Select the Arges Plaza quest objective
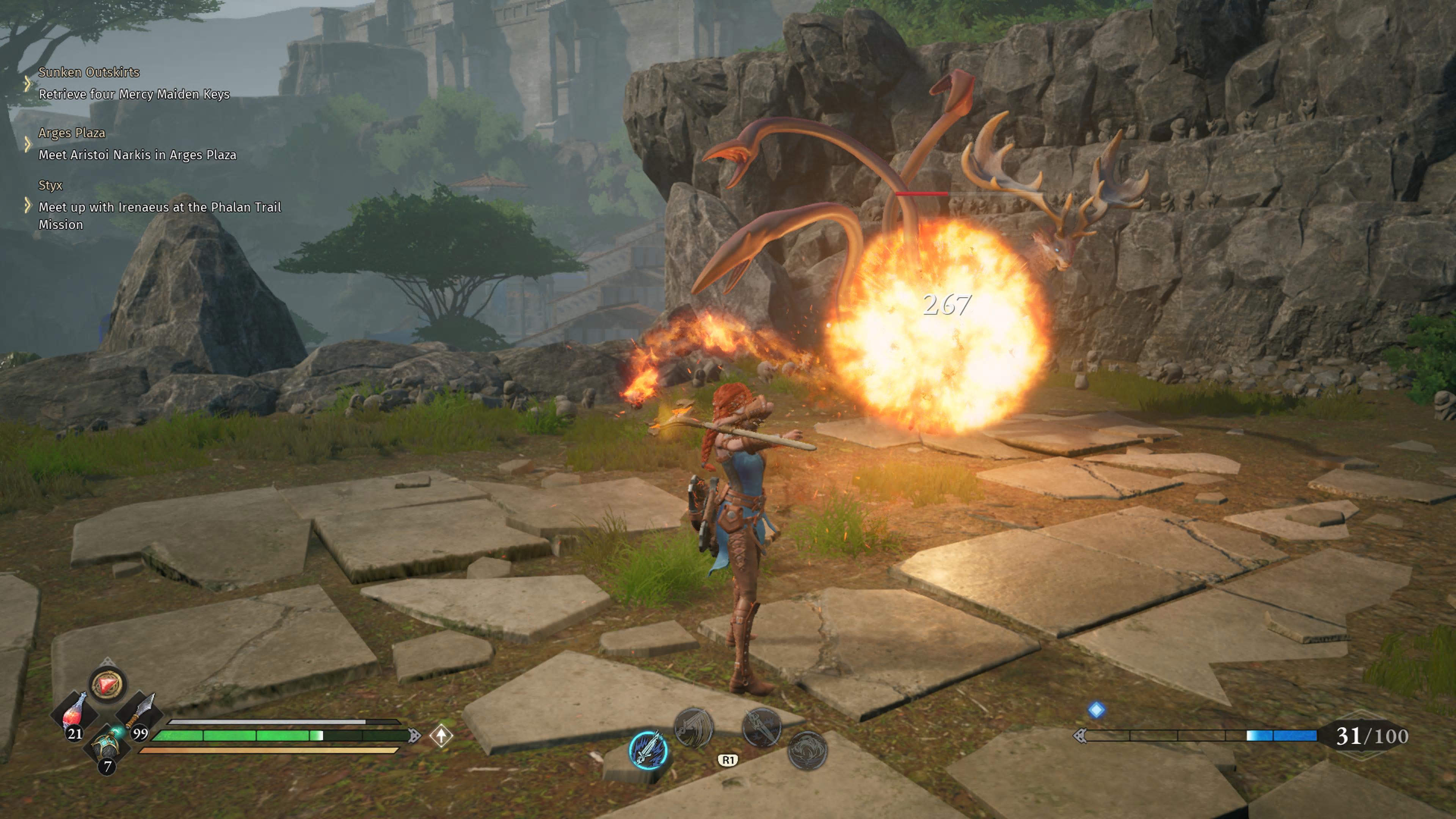This screenshot has width=1456, height=819. (137, 155)
